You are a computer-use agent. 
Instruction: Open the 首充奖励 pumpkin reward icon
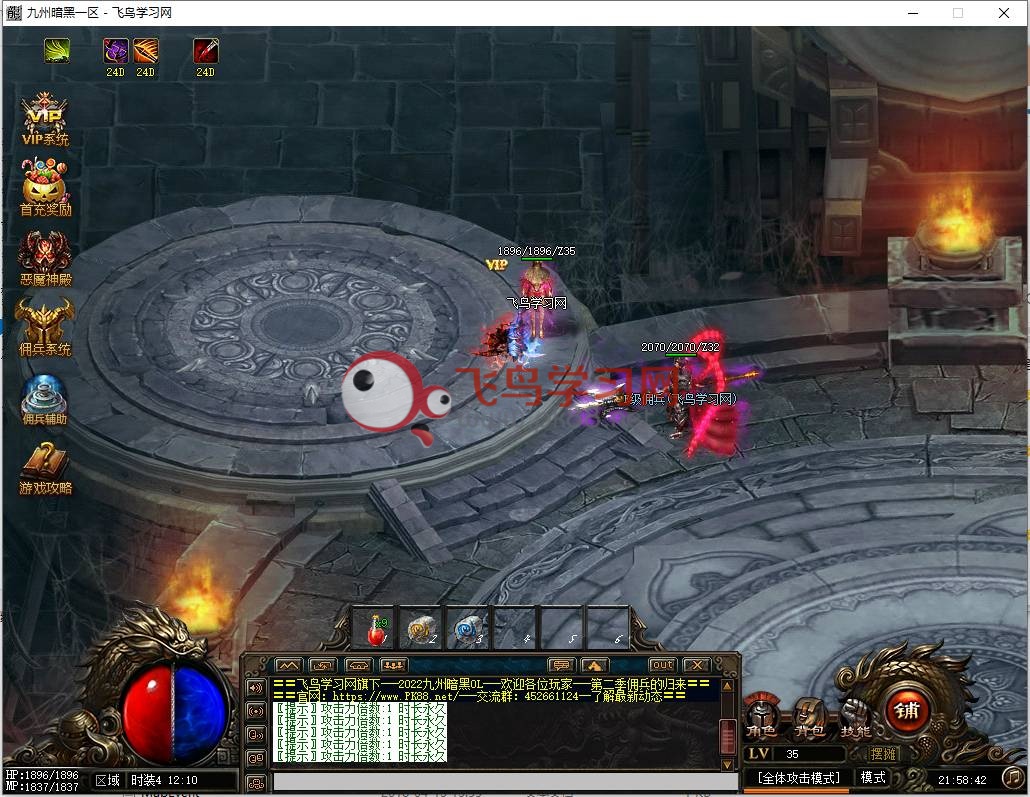tap(45, 187)
